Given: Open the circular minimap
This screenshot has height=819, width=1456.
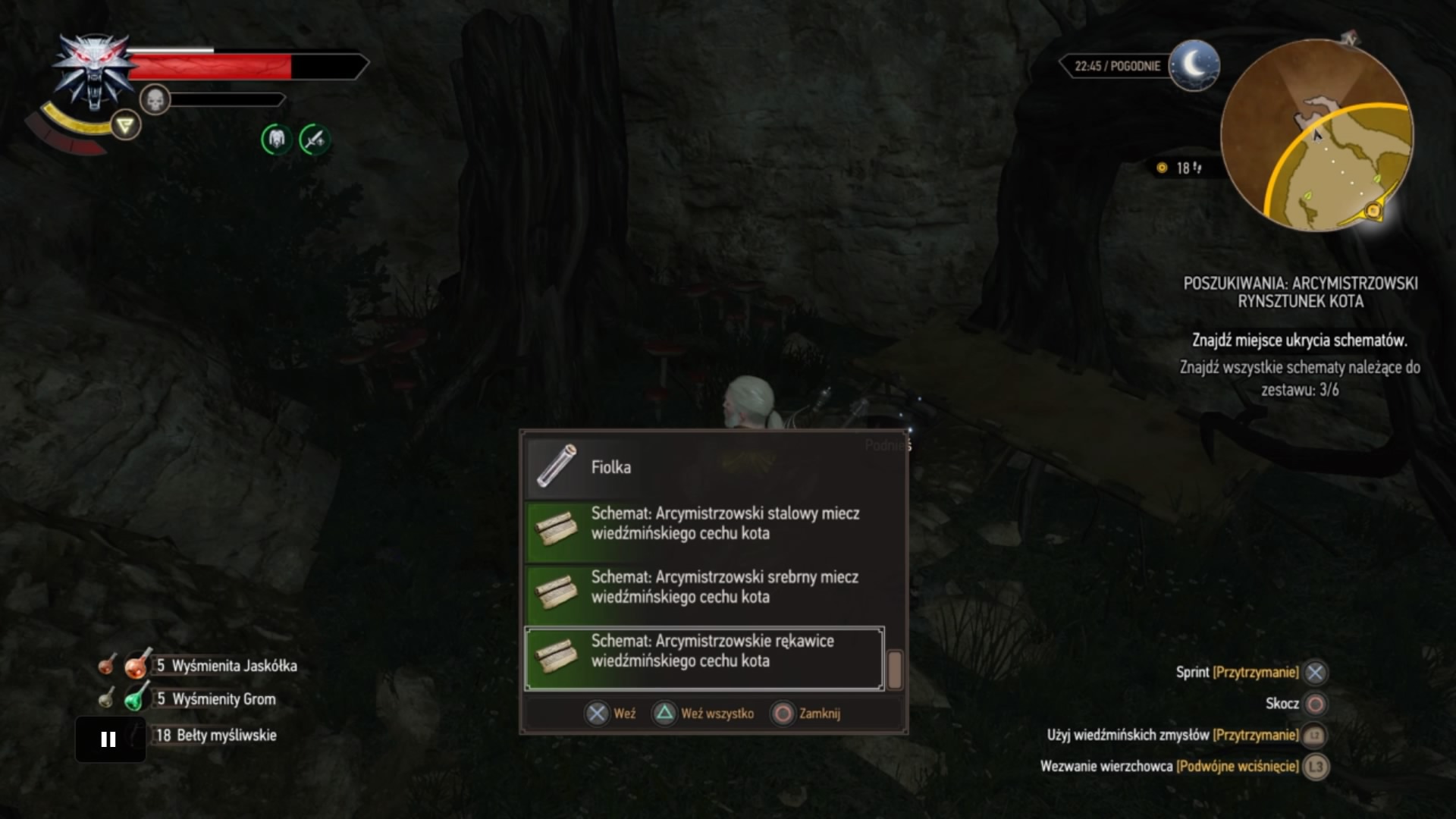Looking at the screenshot, I should point(1316,136).
